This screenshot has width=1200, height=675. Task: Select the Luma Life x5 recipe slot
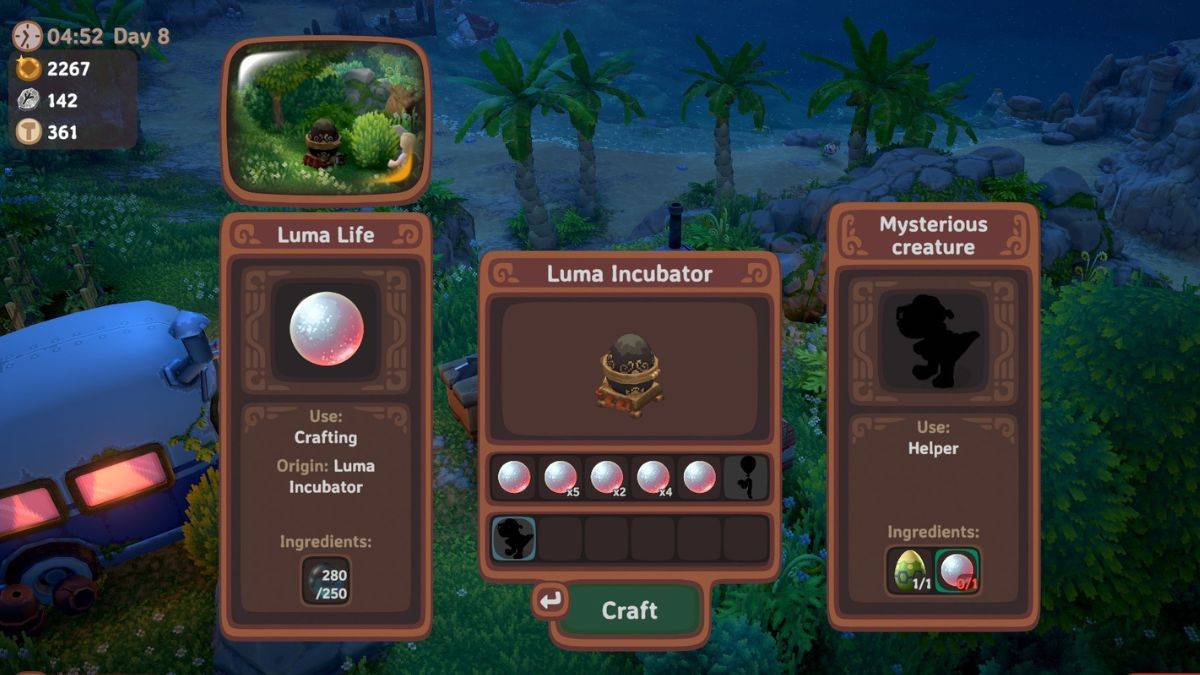pyautogui.click(x=560, y=477)
